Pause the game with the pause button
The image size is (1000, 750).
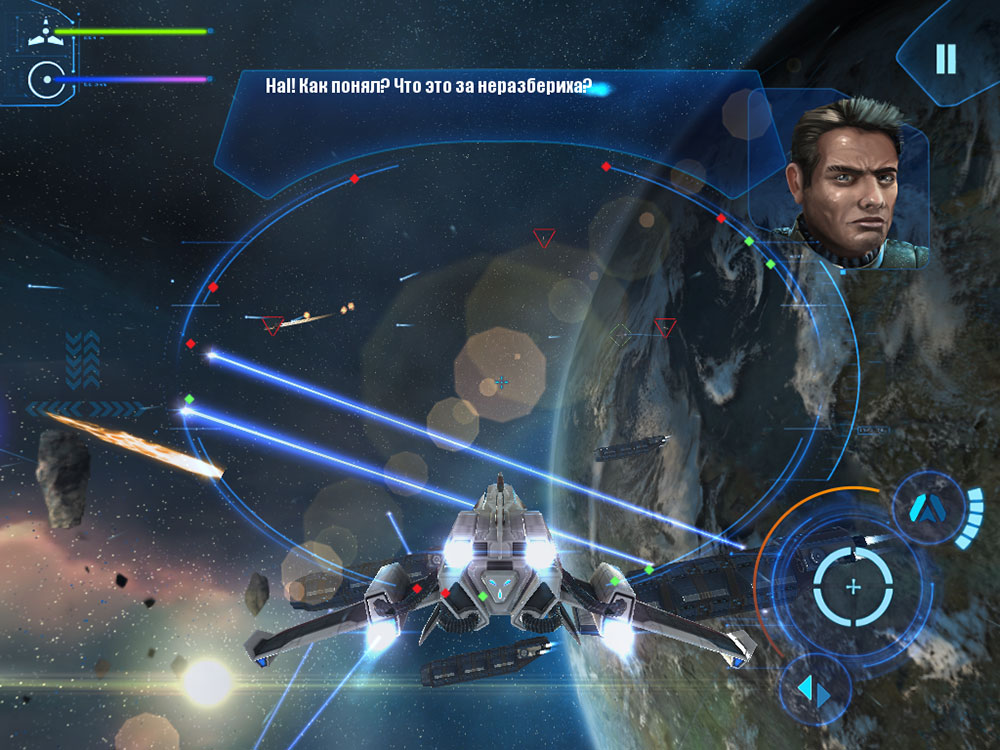click(945, 59)
